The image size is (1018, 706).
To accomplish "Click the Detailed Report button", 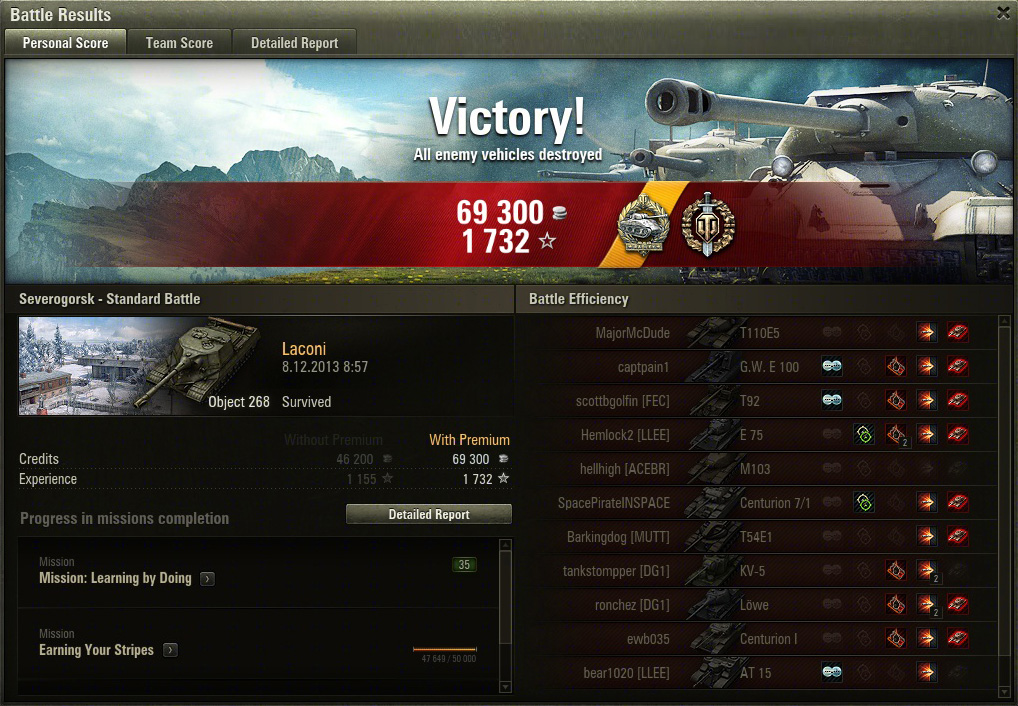I will pos(429,514).
